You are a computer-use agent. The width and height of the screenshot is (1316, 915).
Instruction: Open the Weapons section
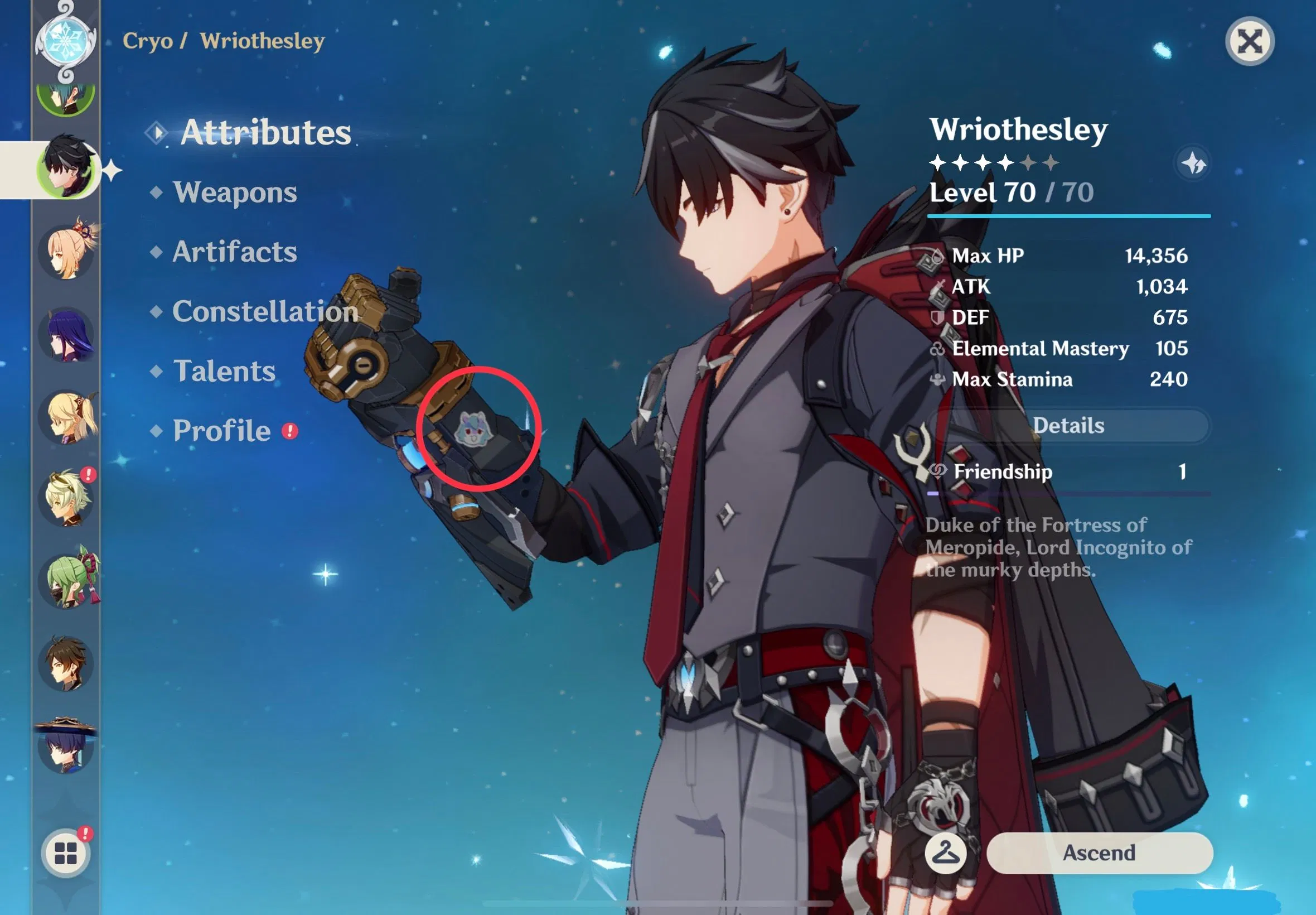235,192
